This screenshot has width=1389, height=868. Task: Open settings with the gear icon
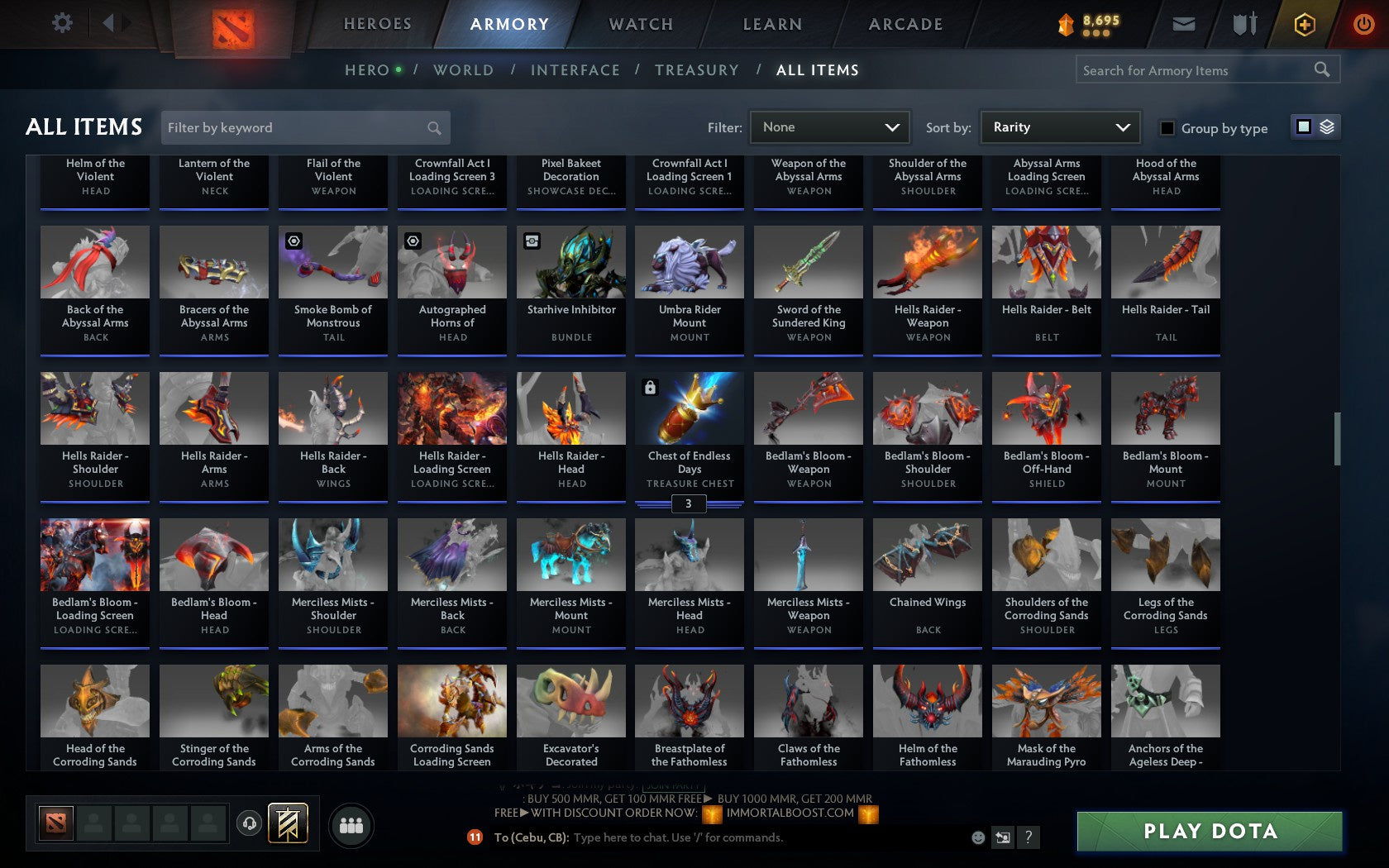[x=60, y=23]
